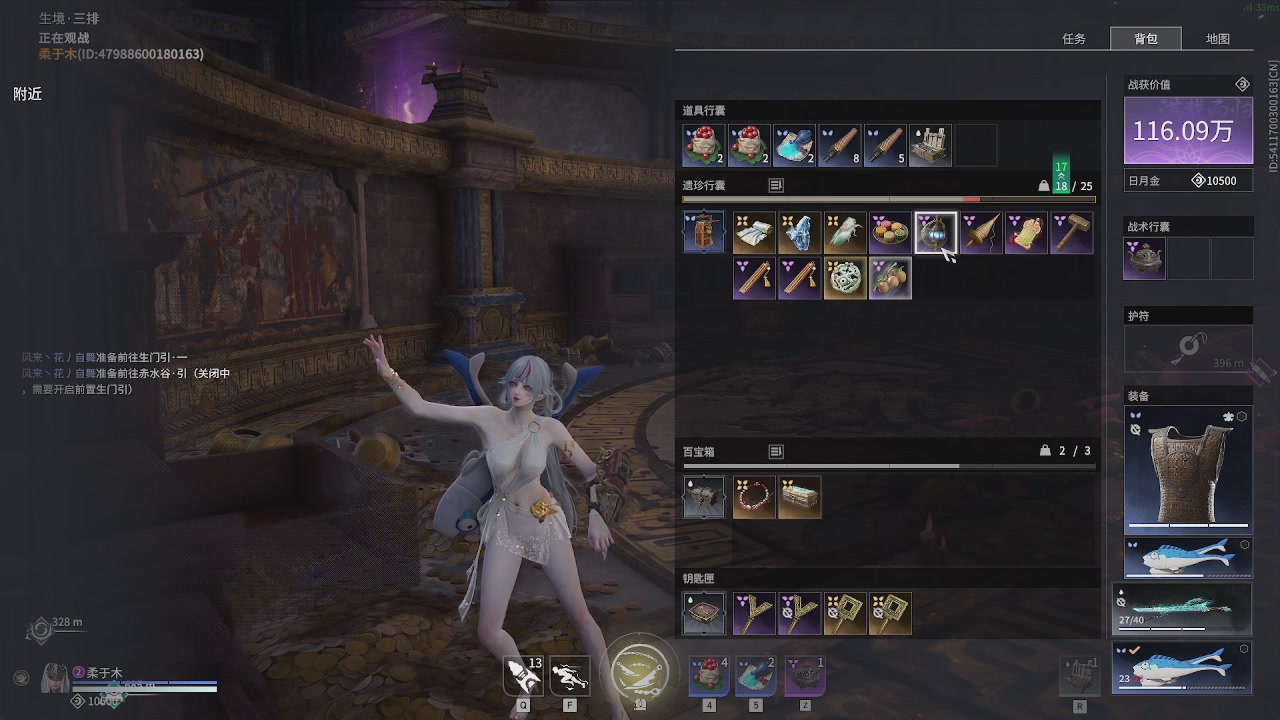Choose the ornate treasure box item
Image resolution: width=1280 pixels, height=720 pixels.
(x=799, y=497)
